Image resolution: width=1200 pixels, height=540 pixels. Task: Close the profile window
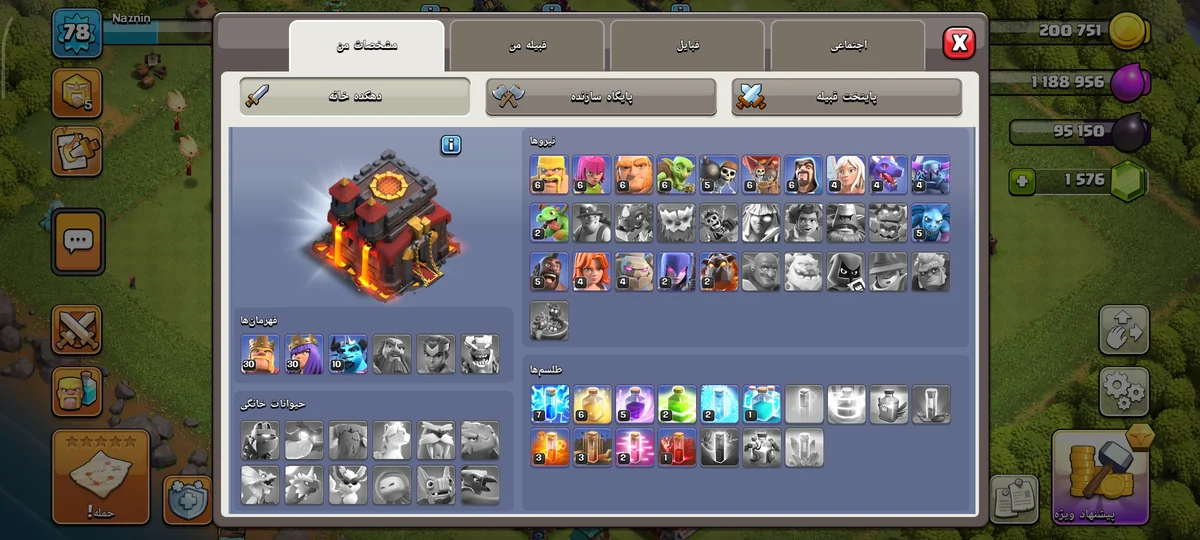click(x=958, y=42)
